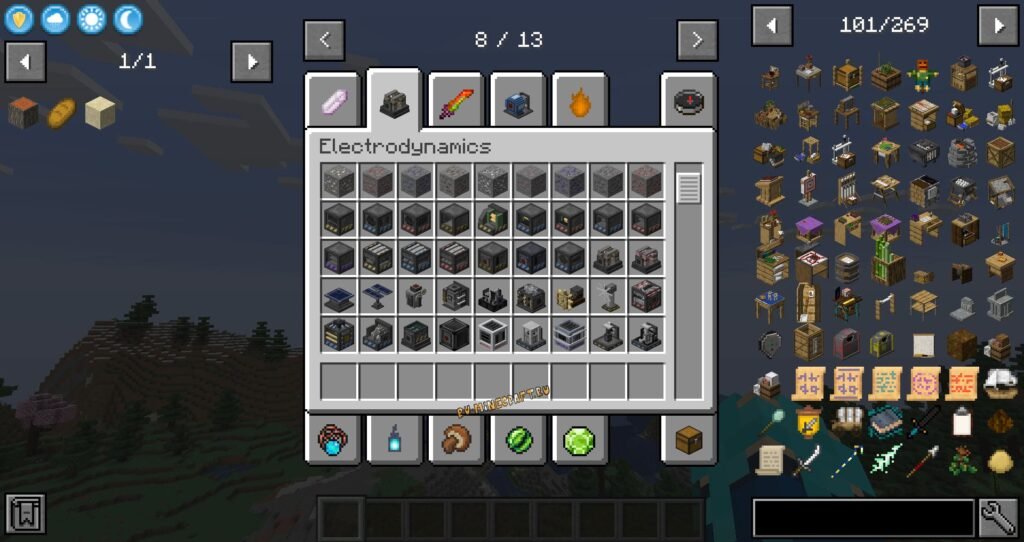Open the green emerald tab
Screen dimensions: 1024x542
[580, 439]
